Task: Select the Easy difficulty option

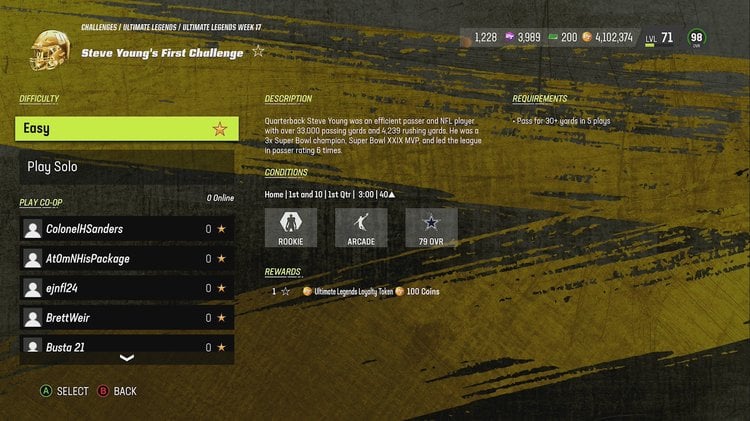Action: 126,128
